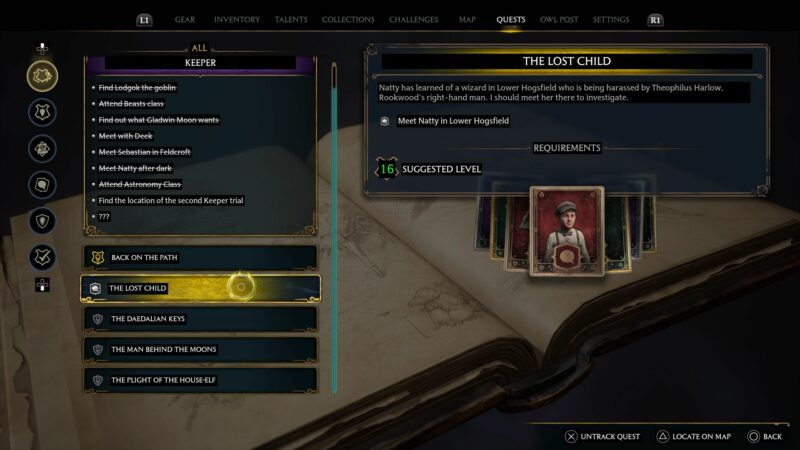
Task: Select the Back on the Path quest
Action: click(x=200, y=257)
